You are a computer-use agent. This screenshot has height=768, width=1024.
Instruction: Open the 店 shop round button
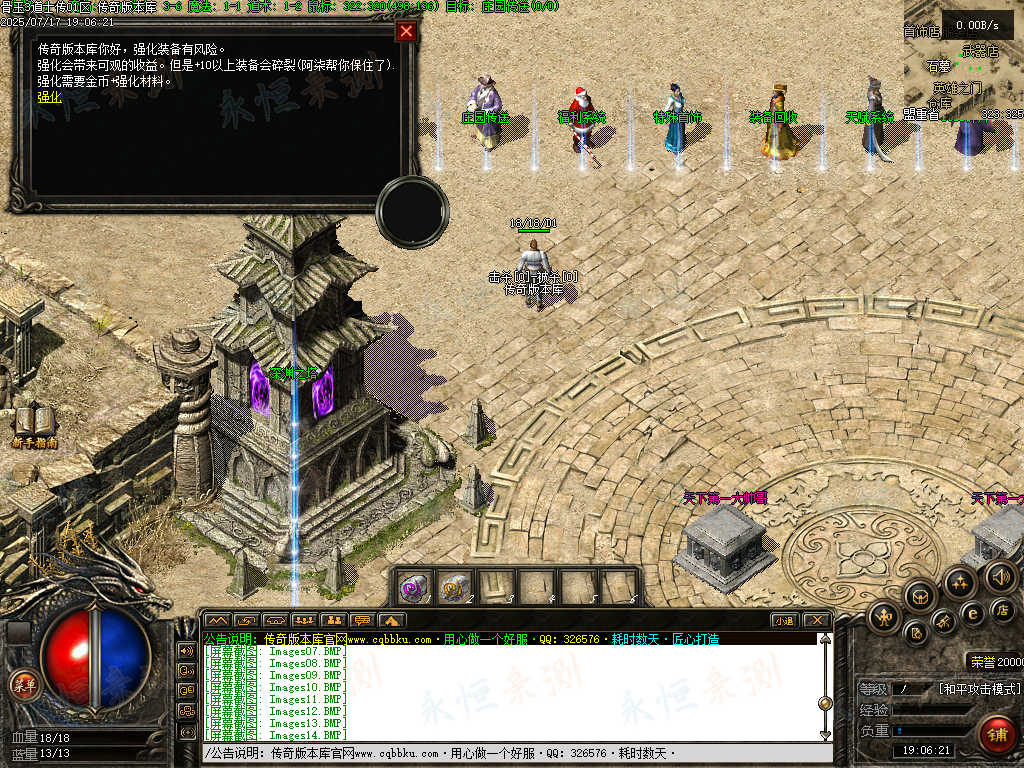click(x=1004, y=609)
